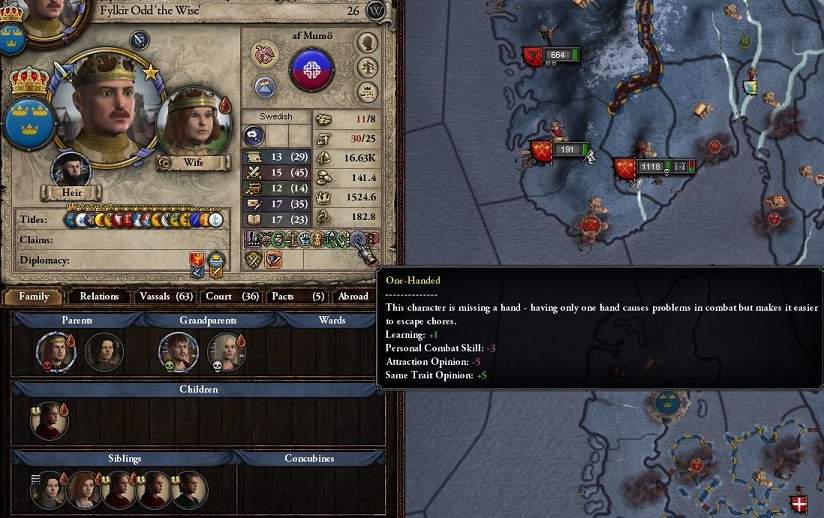Show the Vassals (63) tab
The width and height of the screenshot is (824, 518).
tap(166, 296)
